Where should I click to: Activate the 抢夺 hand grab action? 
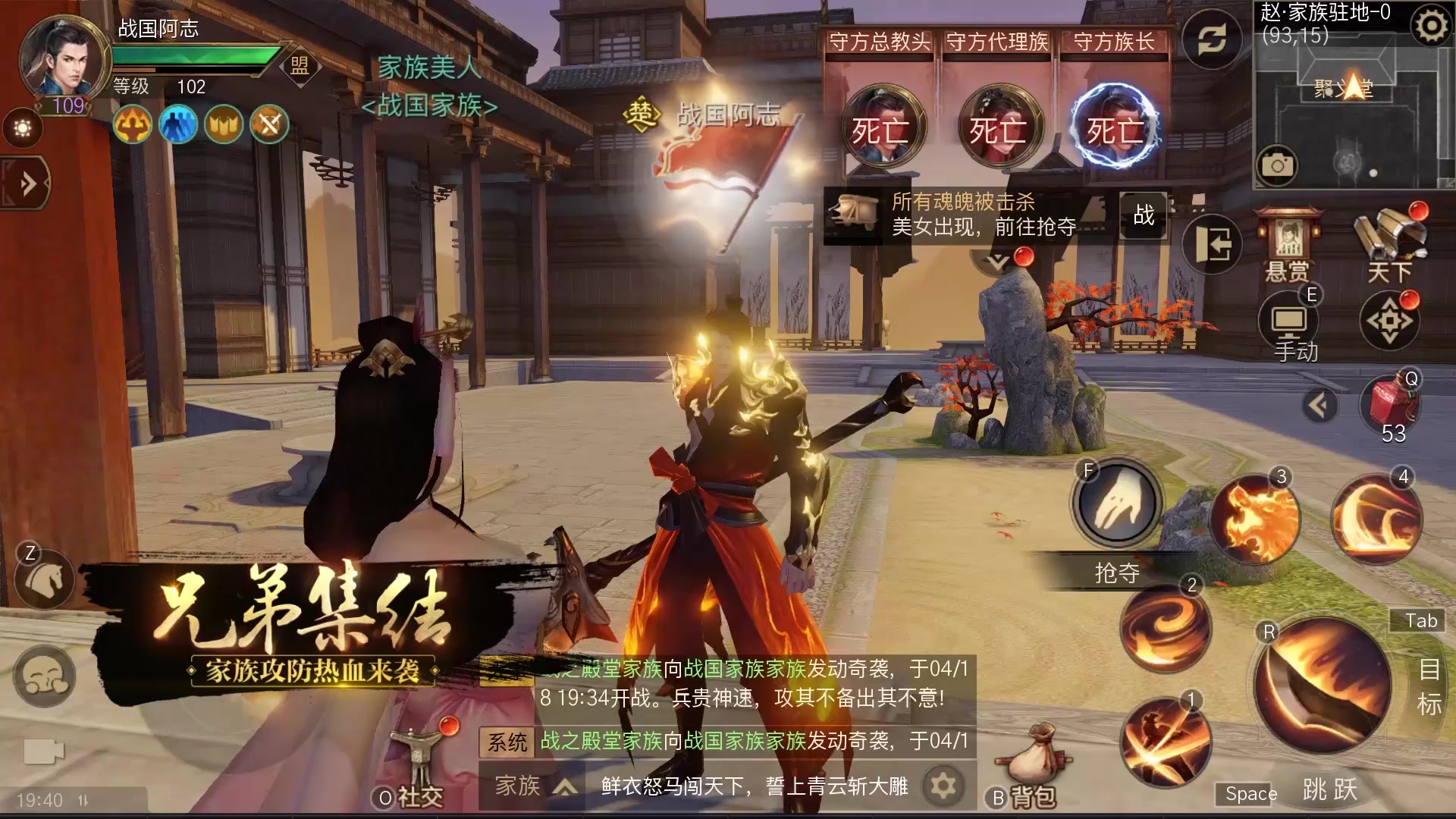click(1116, 504)
